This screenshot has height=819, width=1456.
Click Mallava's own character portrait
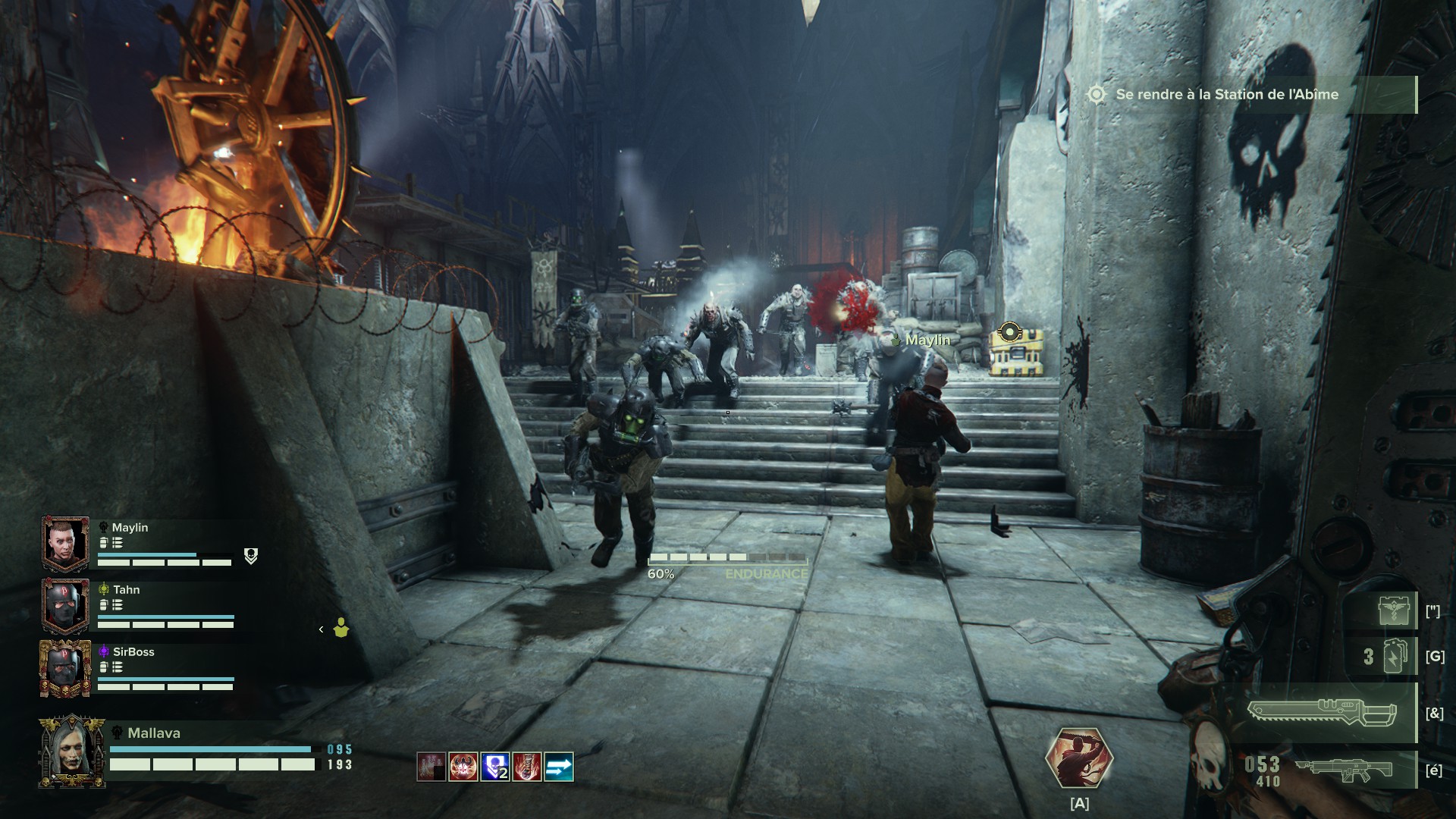click(72, 752)
